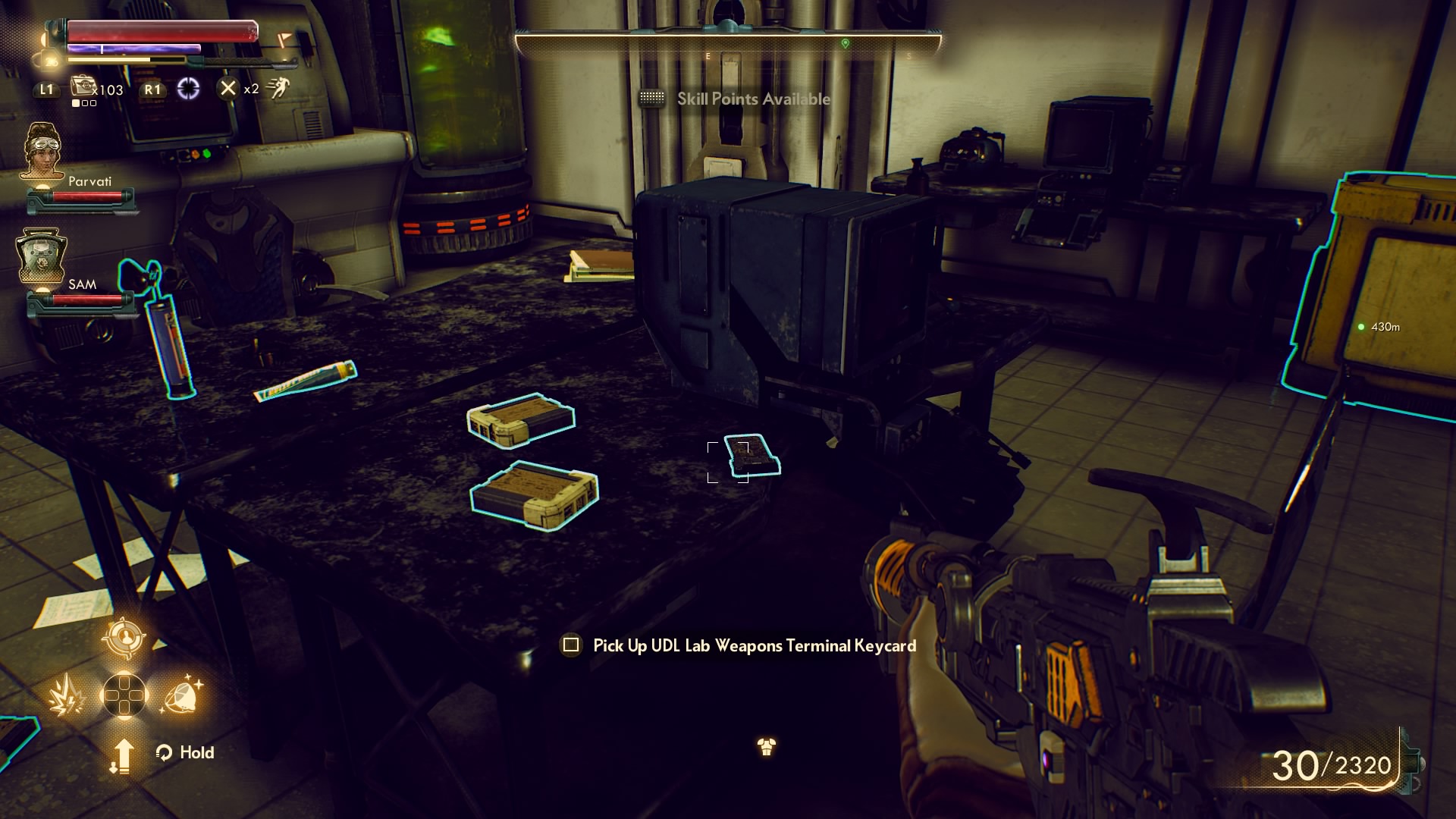
Task: Click the X x2 dodge prompt
Action: tap(228, 90)
